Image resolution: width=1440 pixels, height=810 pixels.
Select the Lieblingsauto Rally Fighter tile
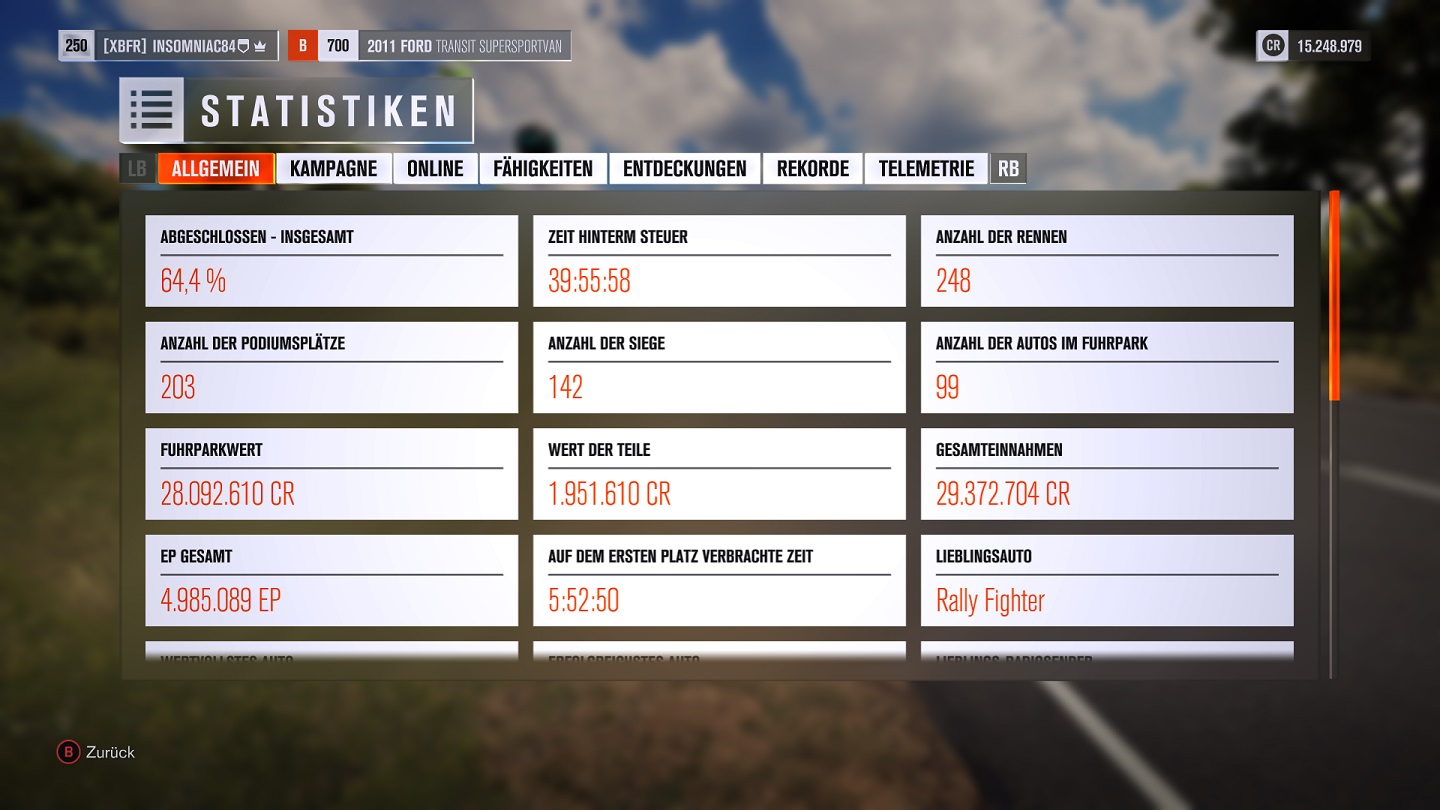click(1107, 580)
